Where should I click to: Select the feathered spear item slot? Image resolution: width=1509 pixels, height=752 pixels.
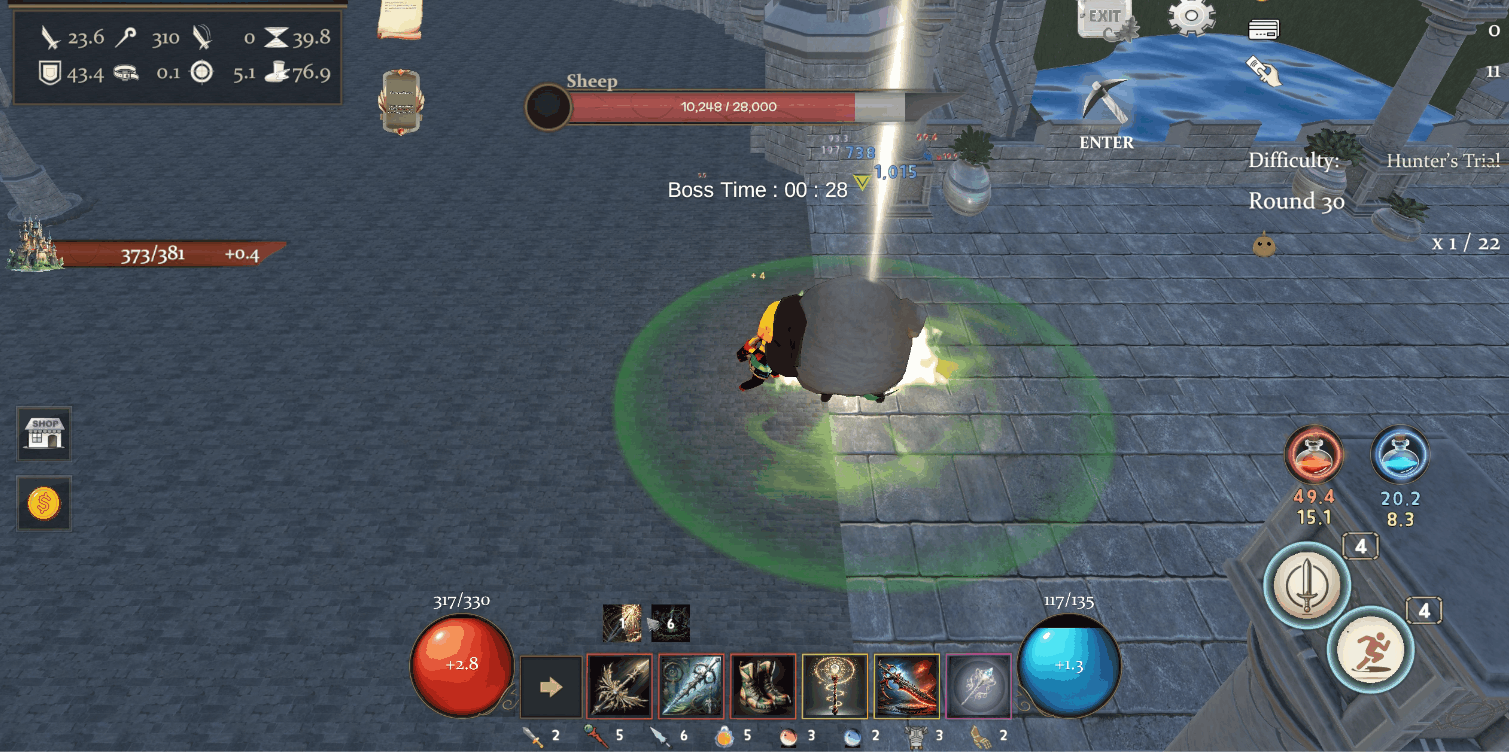619,687
